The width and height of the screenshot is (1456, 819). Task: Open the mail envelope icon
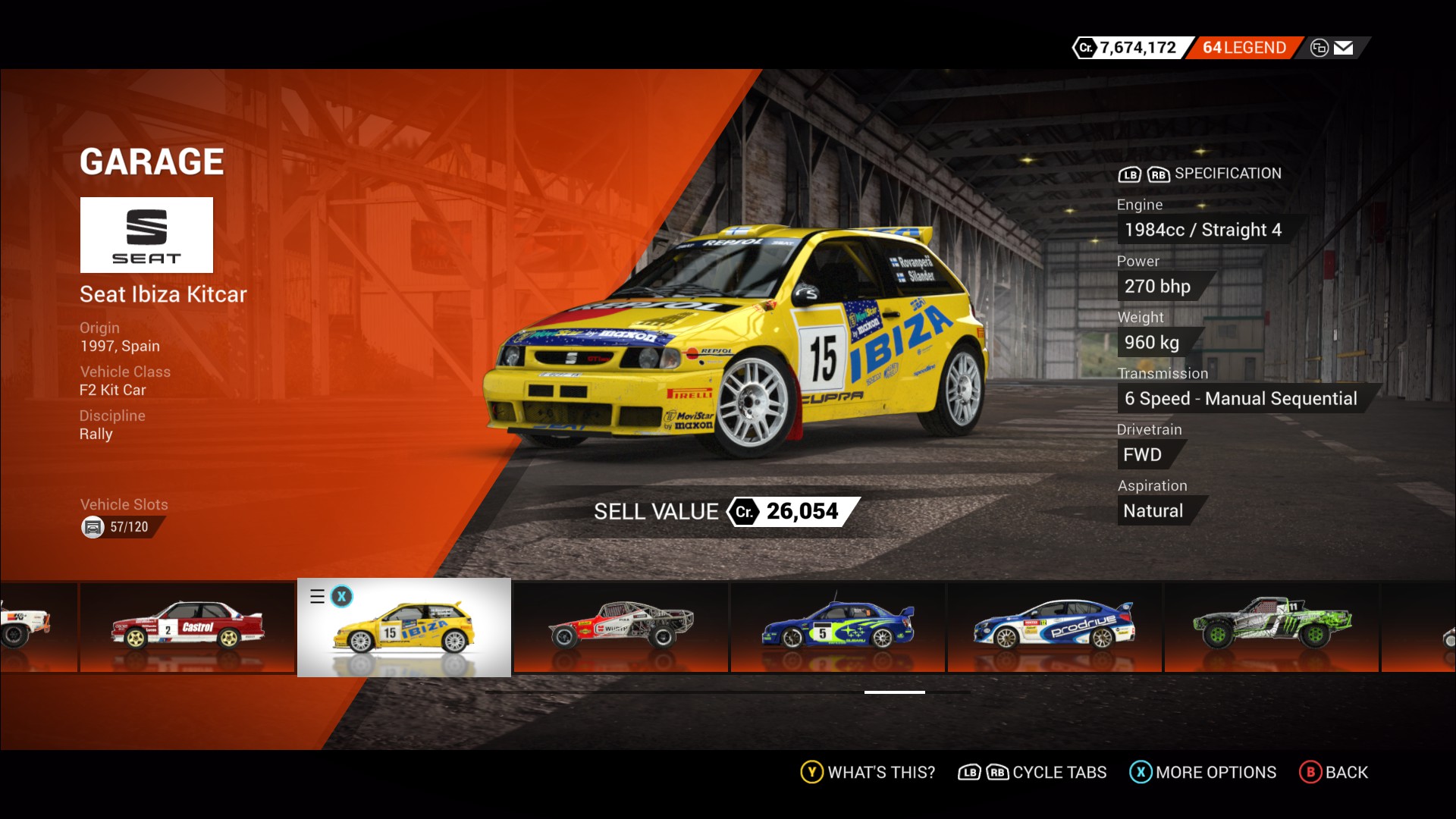(1343, 48)
